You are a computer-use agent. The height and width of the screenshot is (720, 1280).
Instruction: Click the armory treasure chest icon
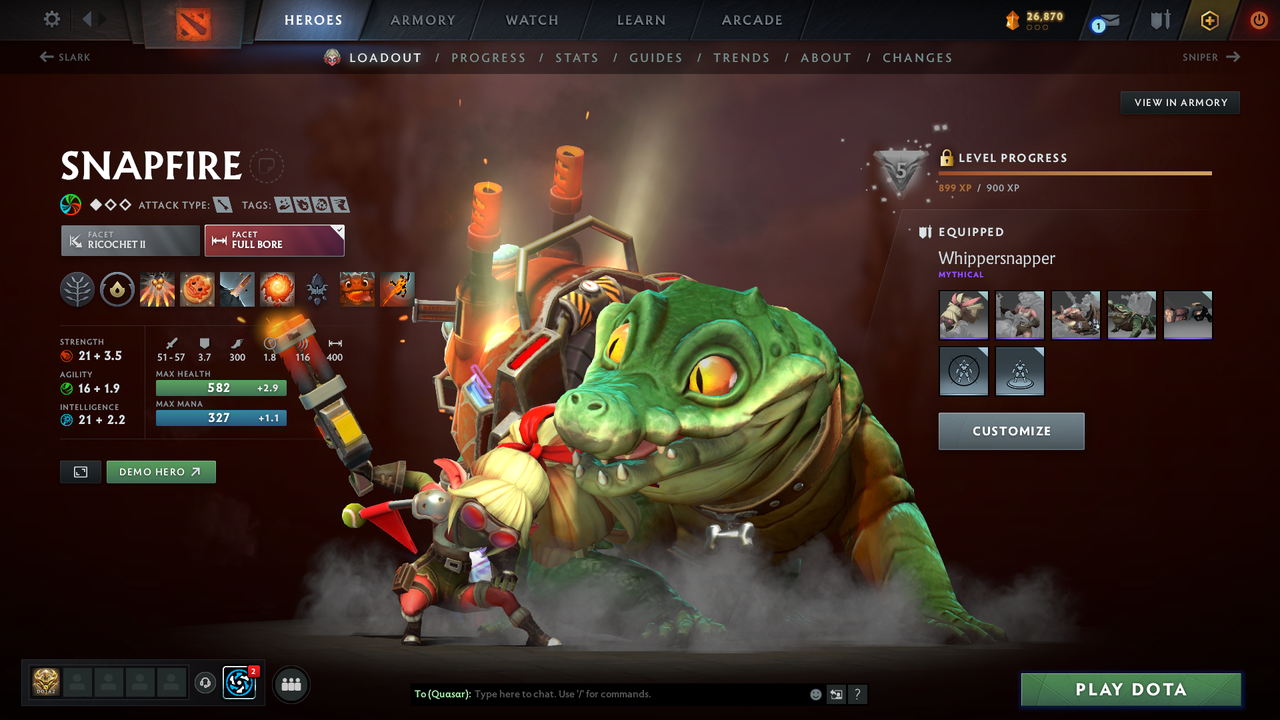coord(1162,19)
